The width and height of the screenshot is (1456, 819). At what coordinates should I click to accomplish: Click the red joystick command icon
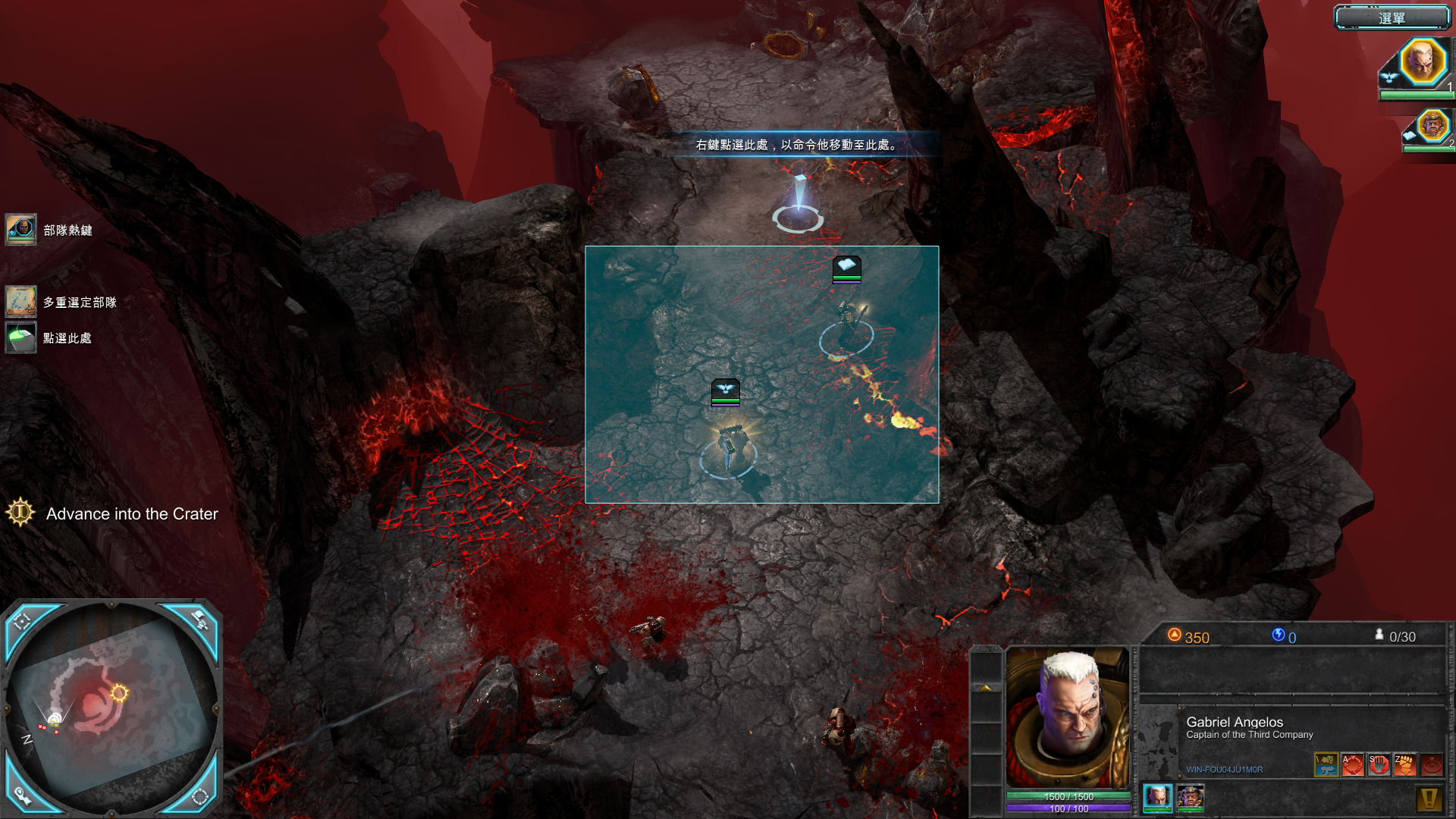1431,764
